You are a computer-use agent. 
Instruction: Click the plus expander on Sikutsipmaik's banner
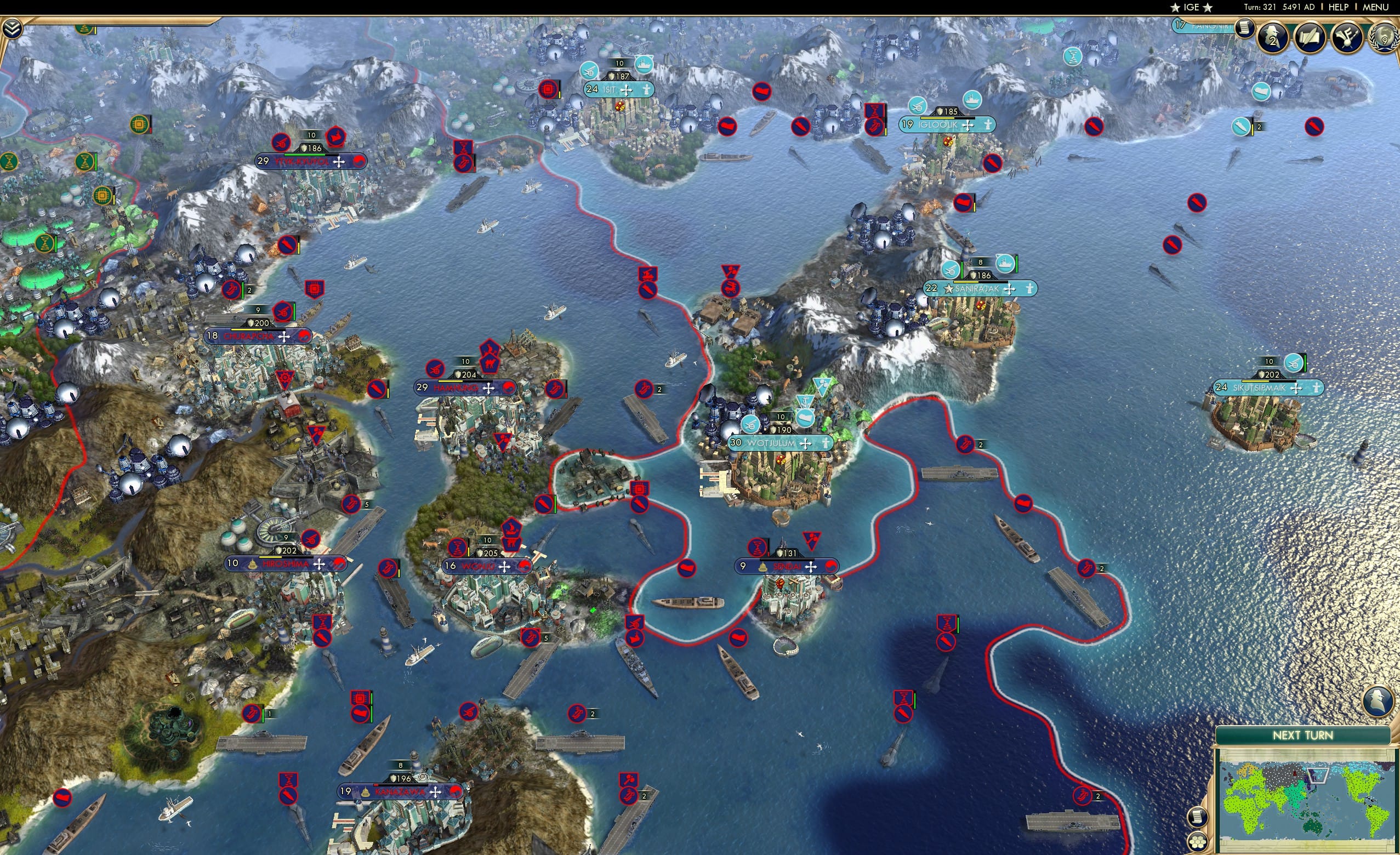pyautogui.click(x=1296, y=389)
